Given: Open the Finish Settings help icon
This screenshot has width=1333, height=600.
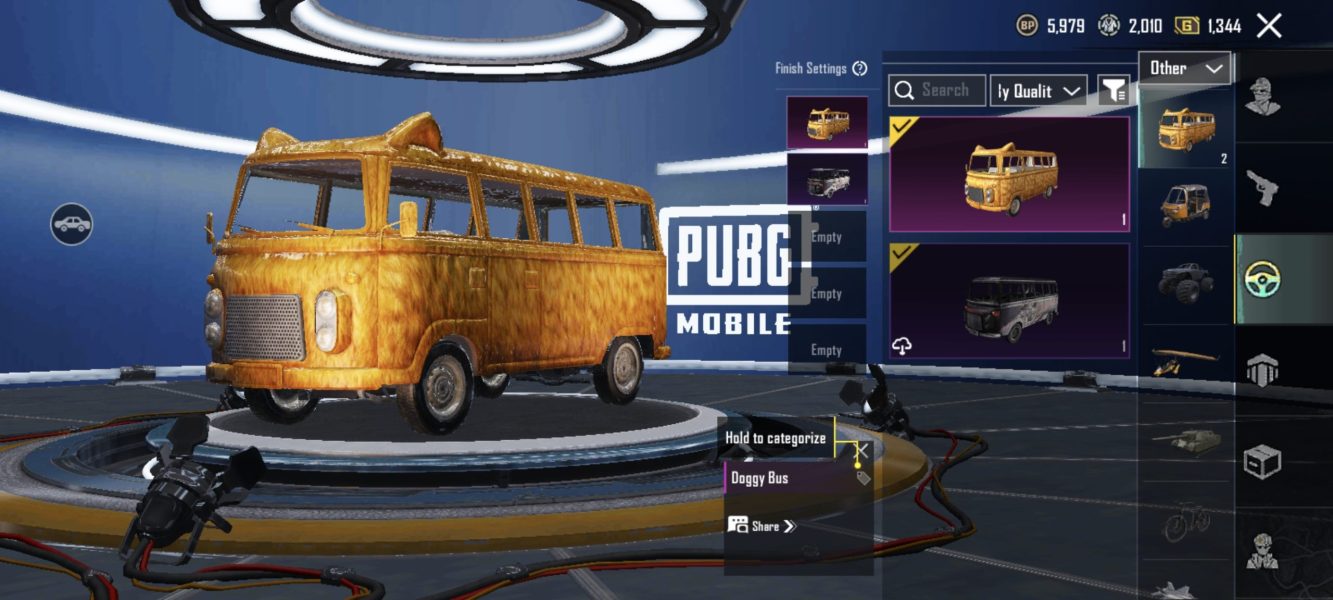Looking at the screenshot, I should click(860, 69).
